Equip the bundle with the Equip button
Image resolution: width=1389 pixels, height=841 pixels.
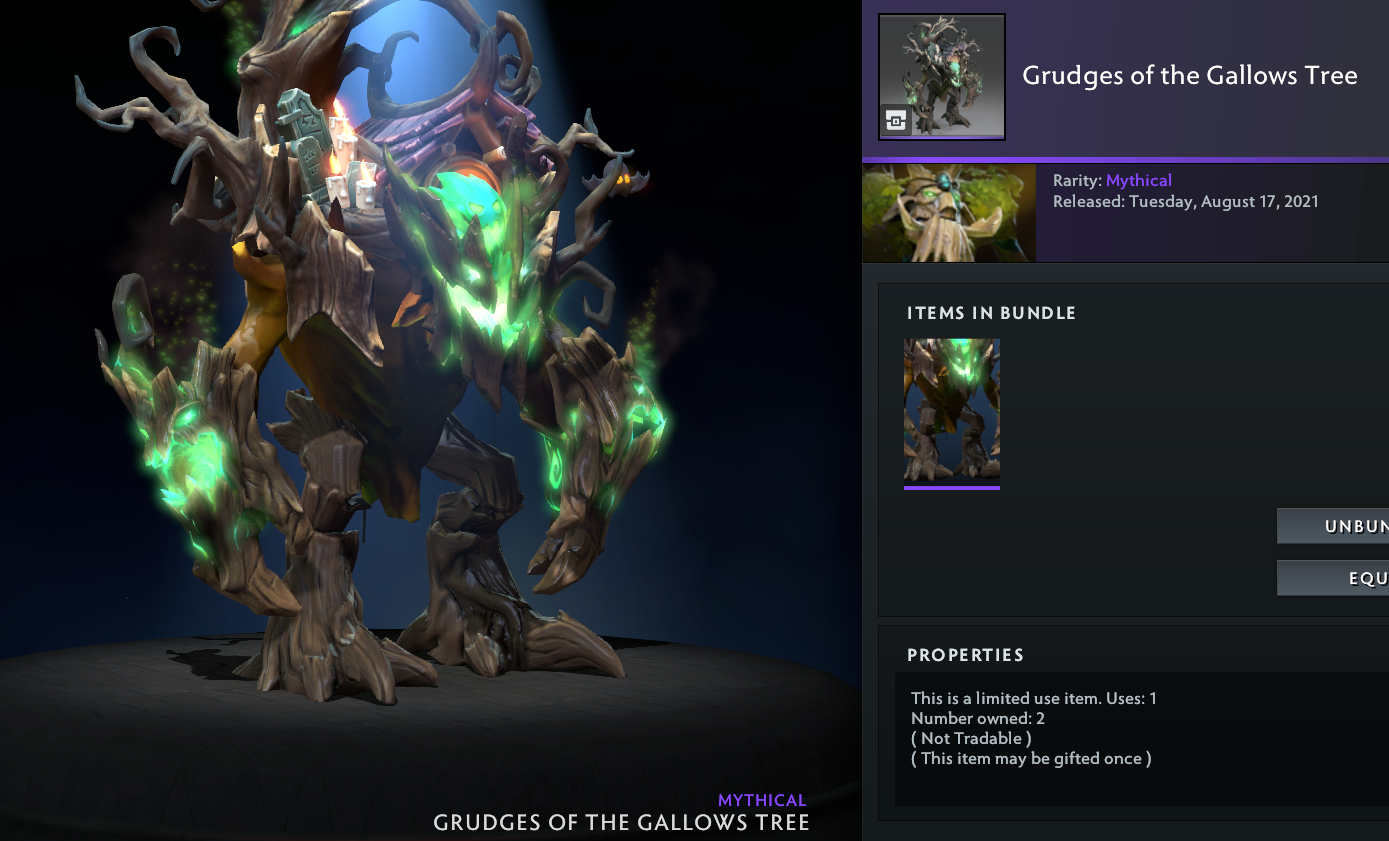coord(1334,578)
